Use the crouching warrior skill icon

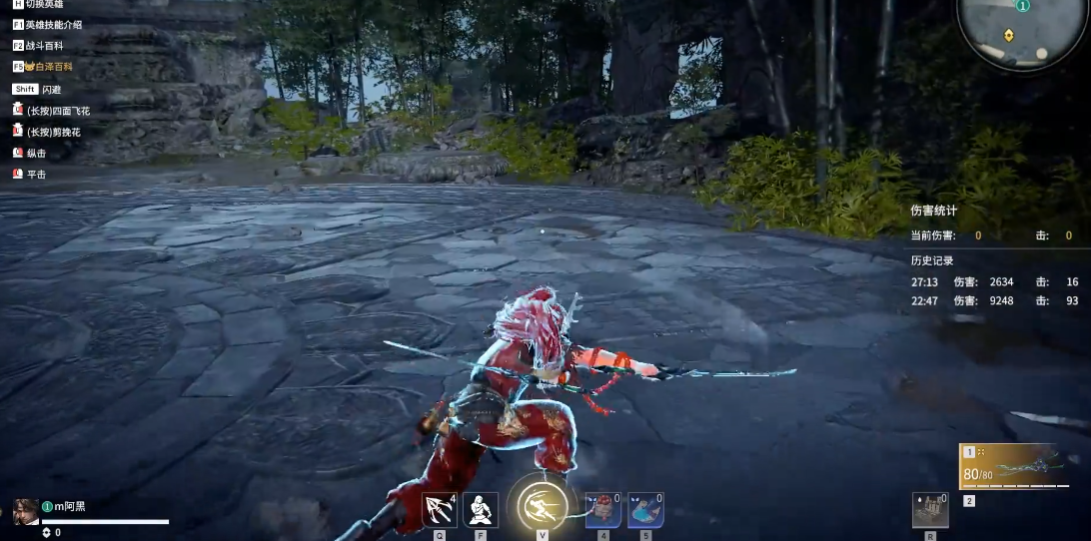(x=481, y=509)
